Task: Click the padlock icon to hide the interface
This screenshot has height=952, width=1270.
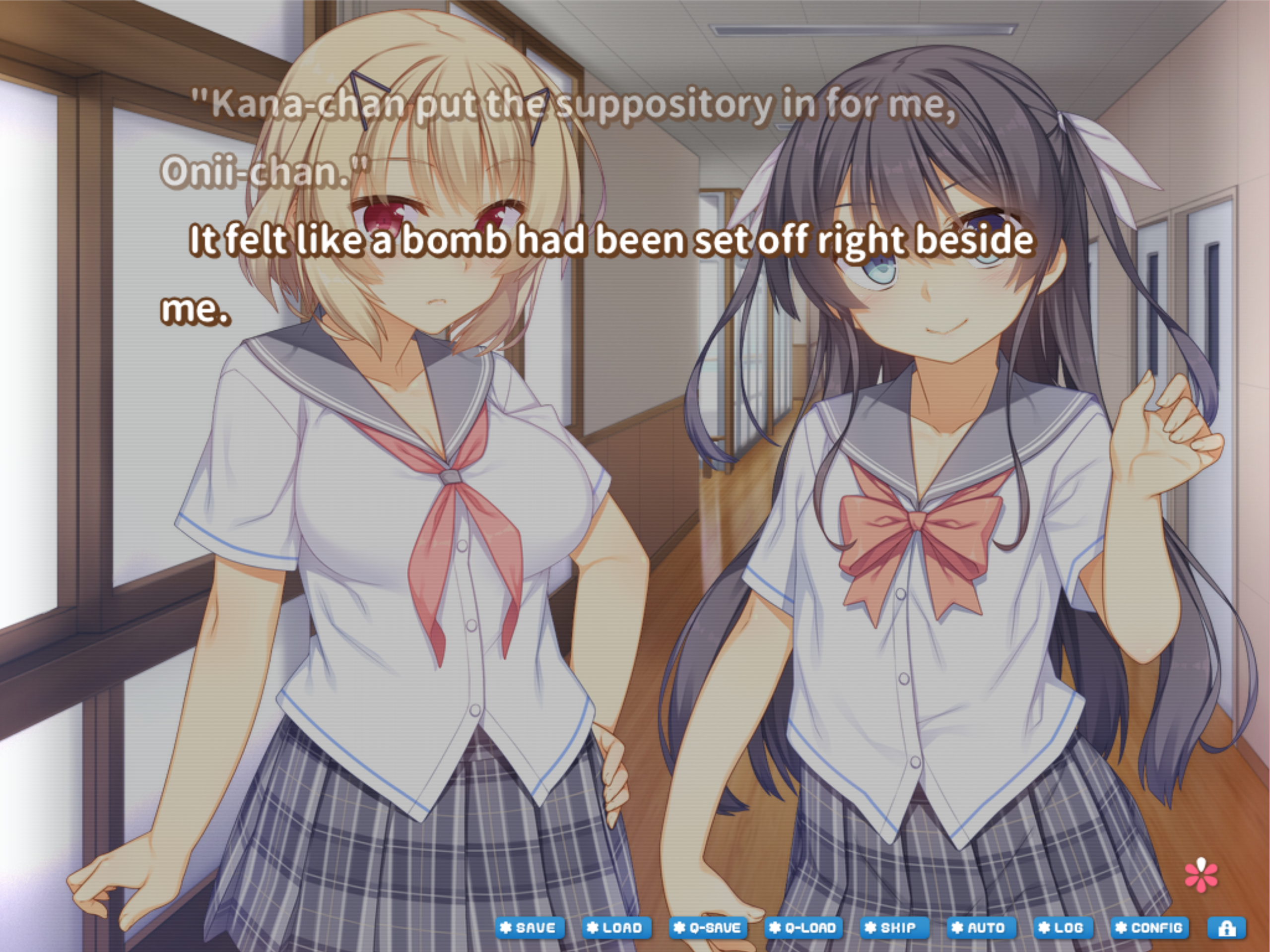Action: (1227, 926)
